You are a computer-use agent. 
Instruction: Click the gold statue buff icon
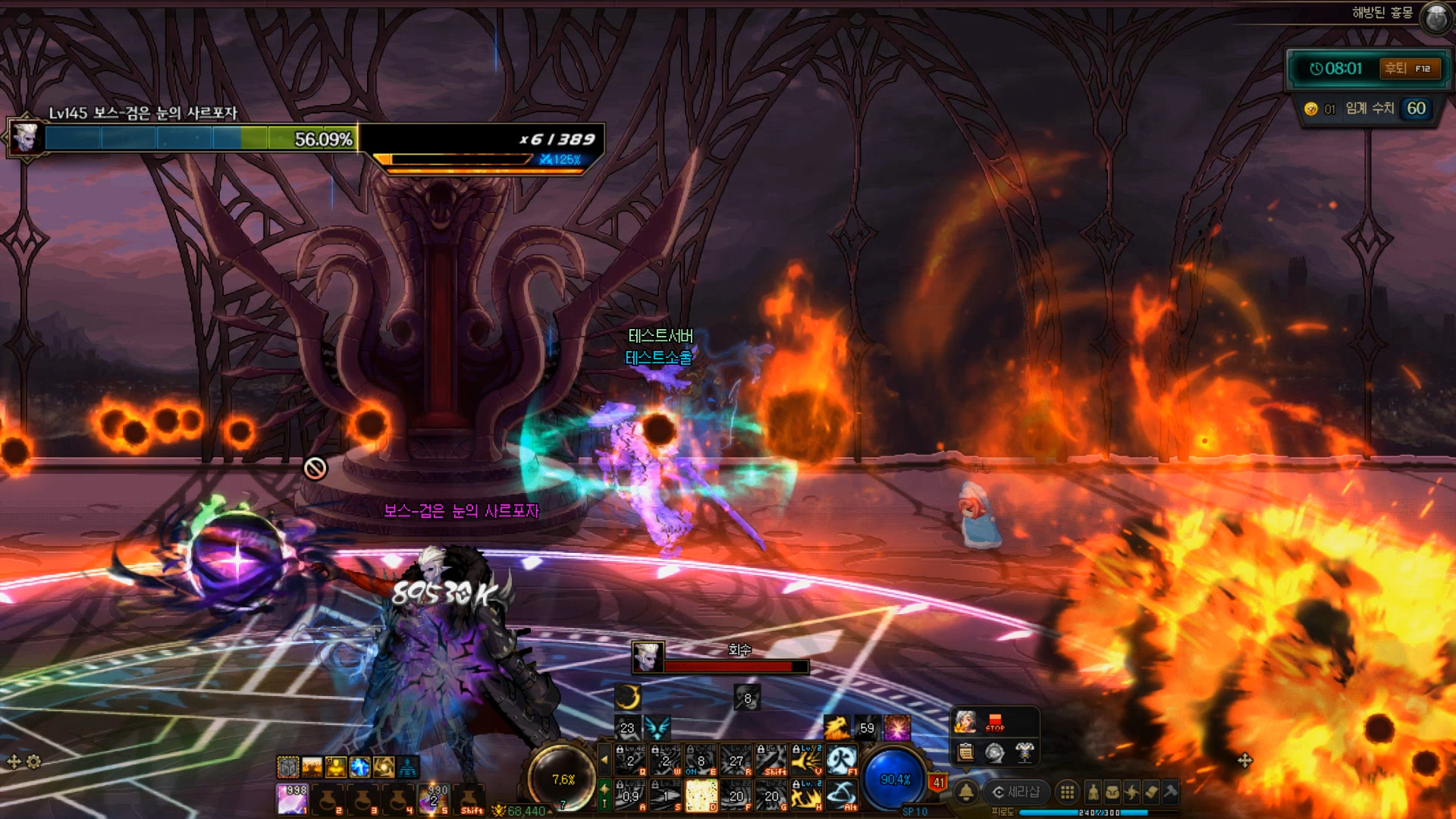pos(335,767)
